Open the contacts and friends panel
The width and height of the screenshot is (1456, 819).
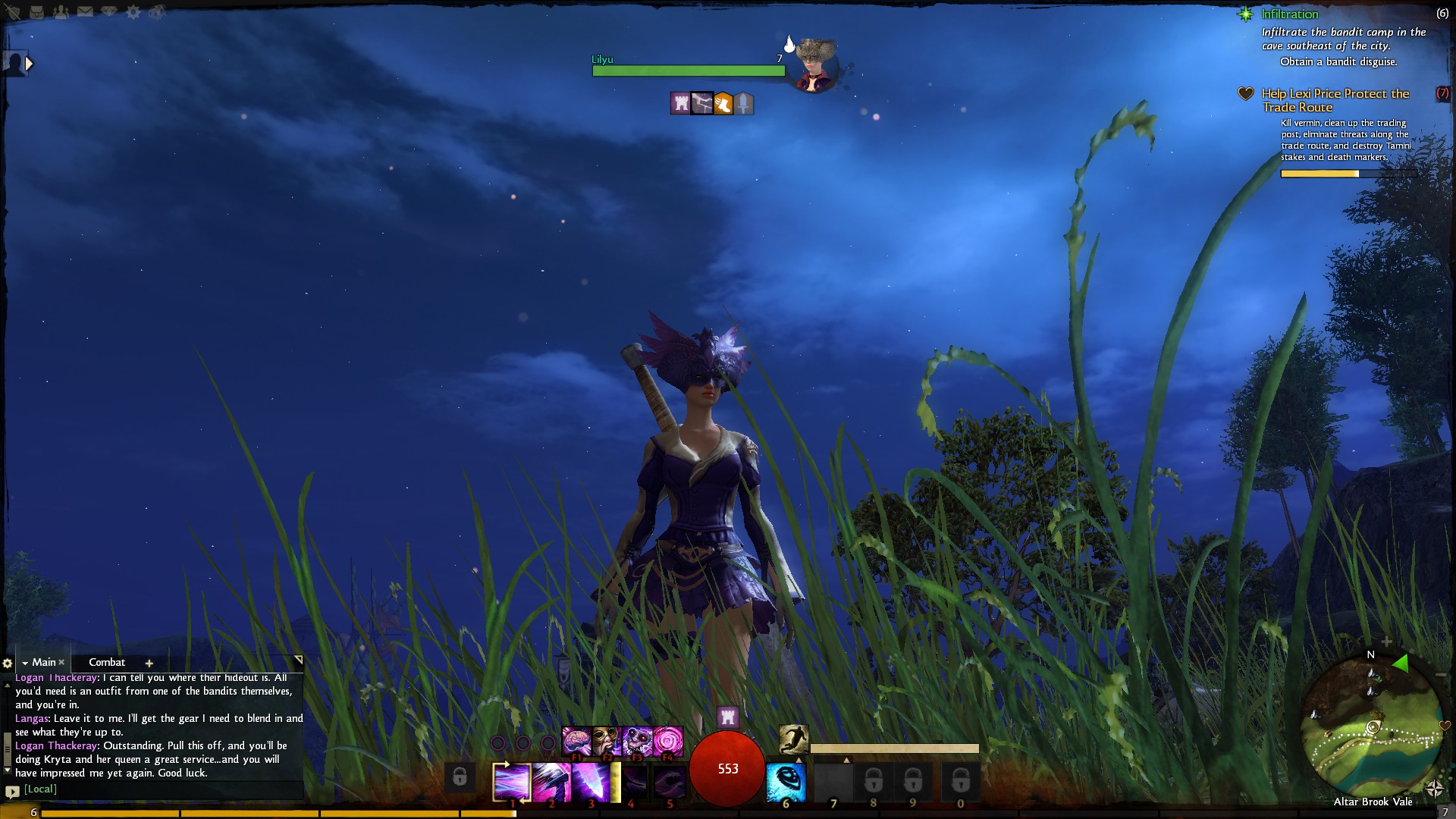(61, 12)
